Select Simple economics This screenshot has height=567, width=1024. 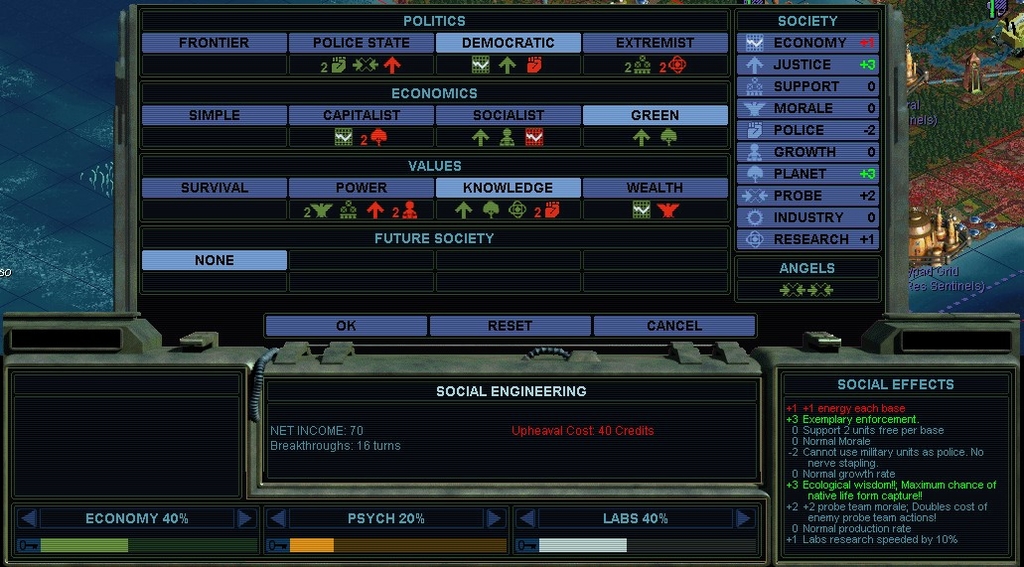[x=214, y=115]
